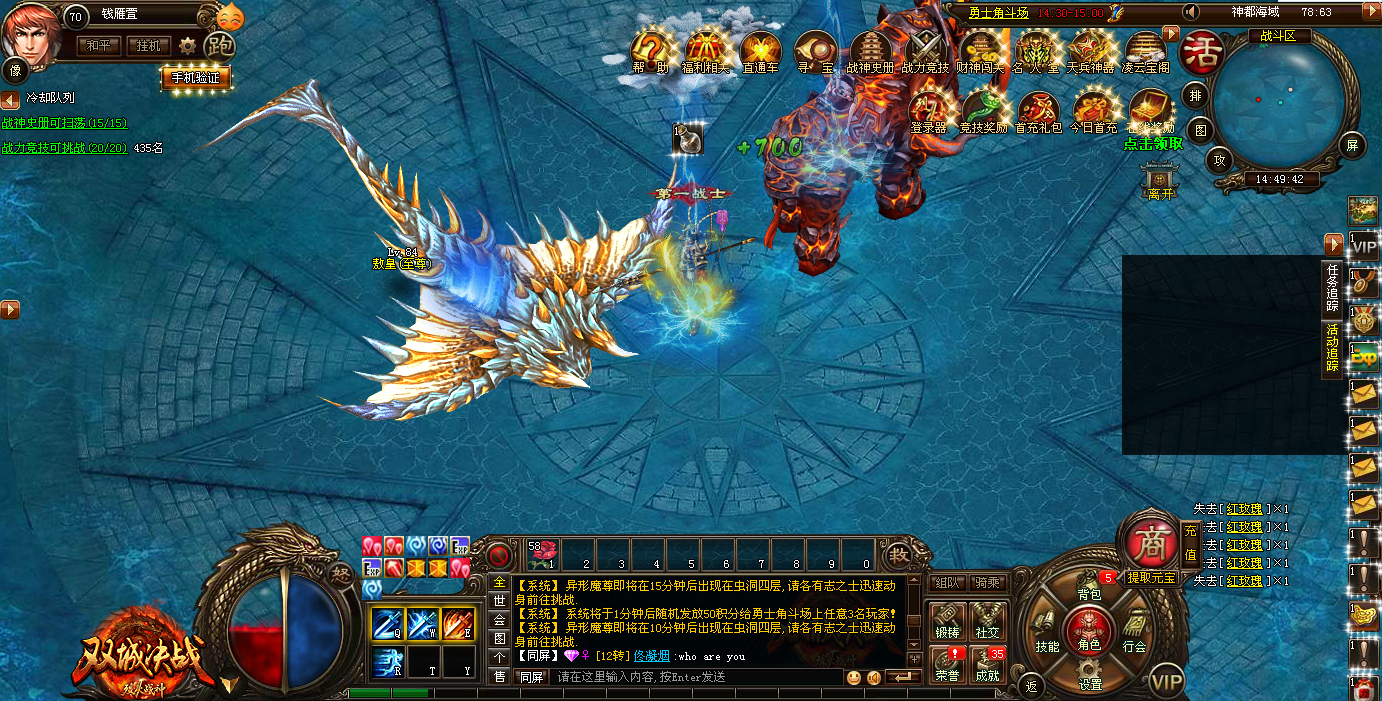This screenshot has height=701, width=1382.
Task: Activate the fire sword skill on E
Action: tap(458, 624)
